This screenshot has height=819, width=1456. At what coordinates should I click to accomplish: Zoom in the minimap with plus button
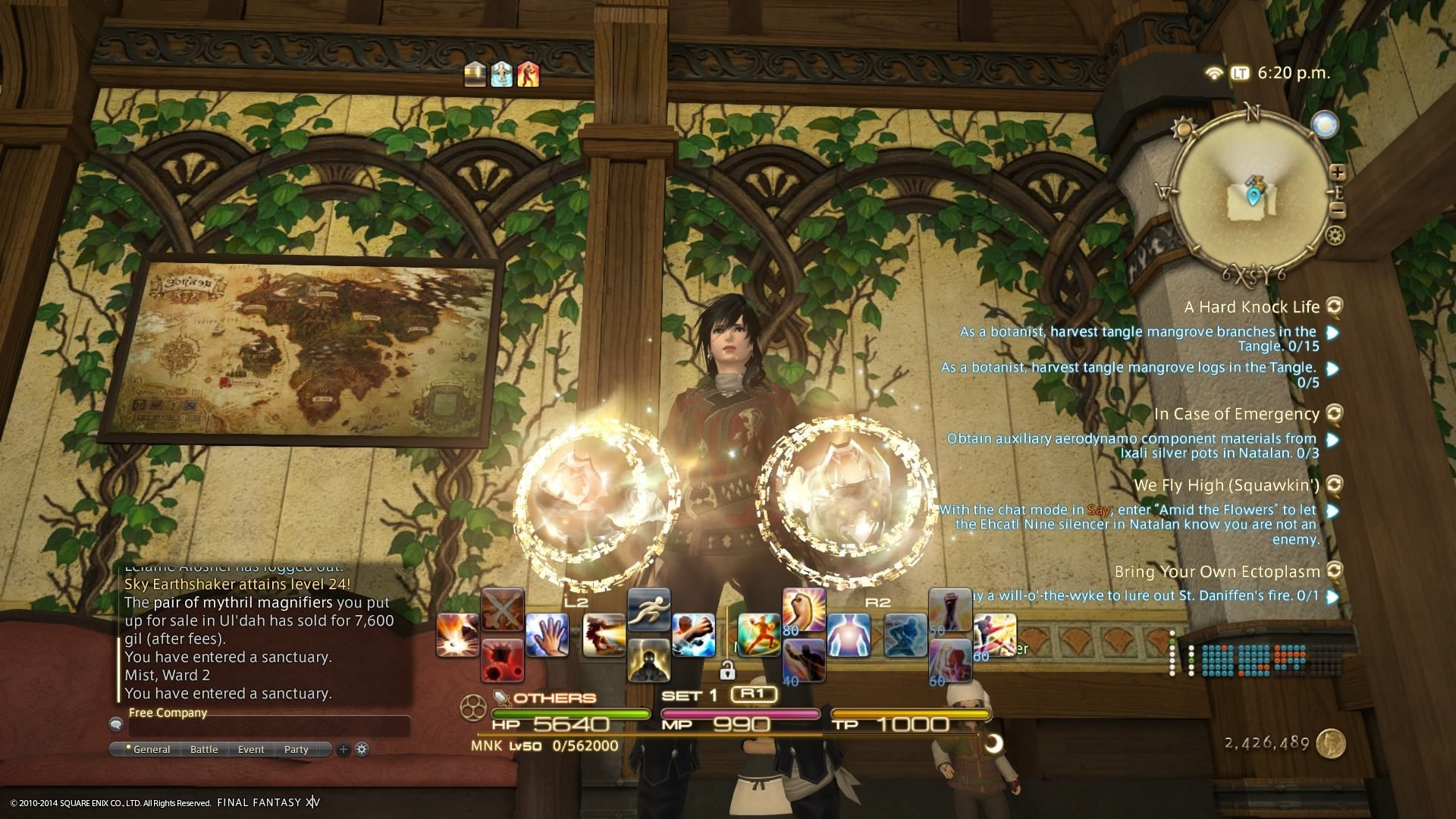tap(1337, 173)
